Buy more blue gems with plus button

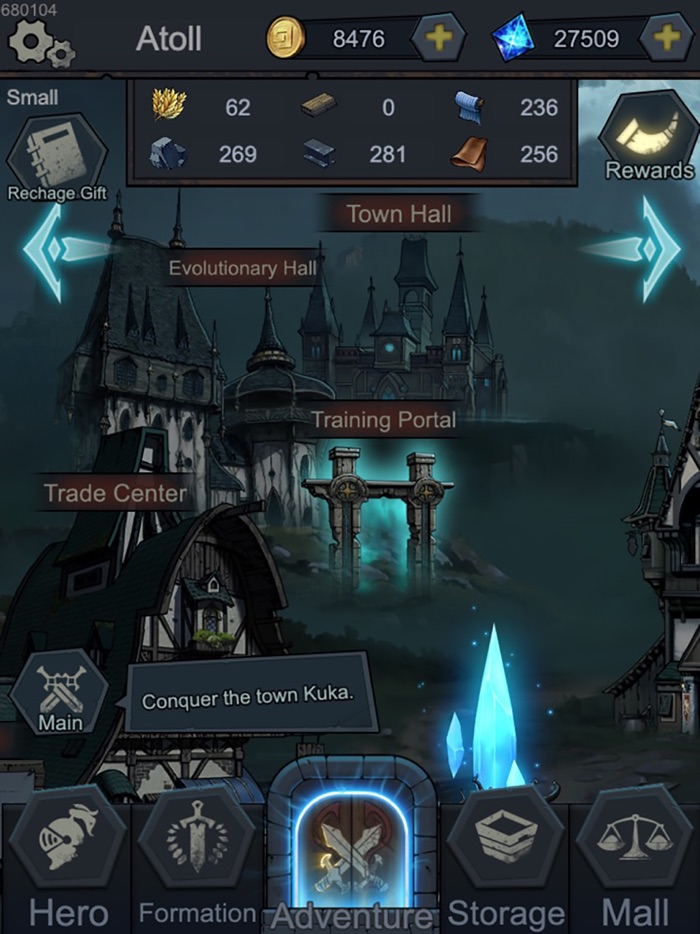tap(666, 39)
